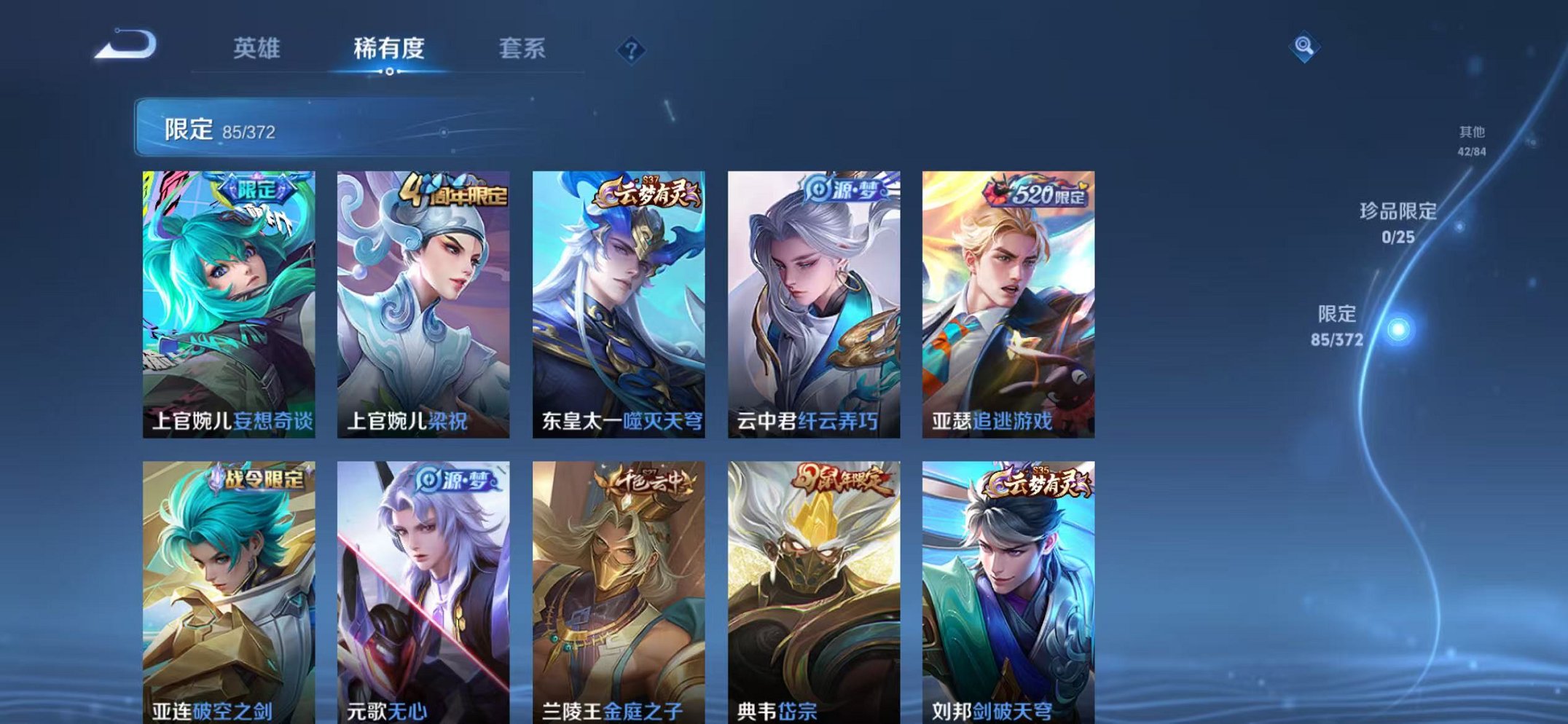Jump to the 其他 42/84 section
Viewport: 1568px width, 724px height.
[1473, 141]
